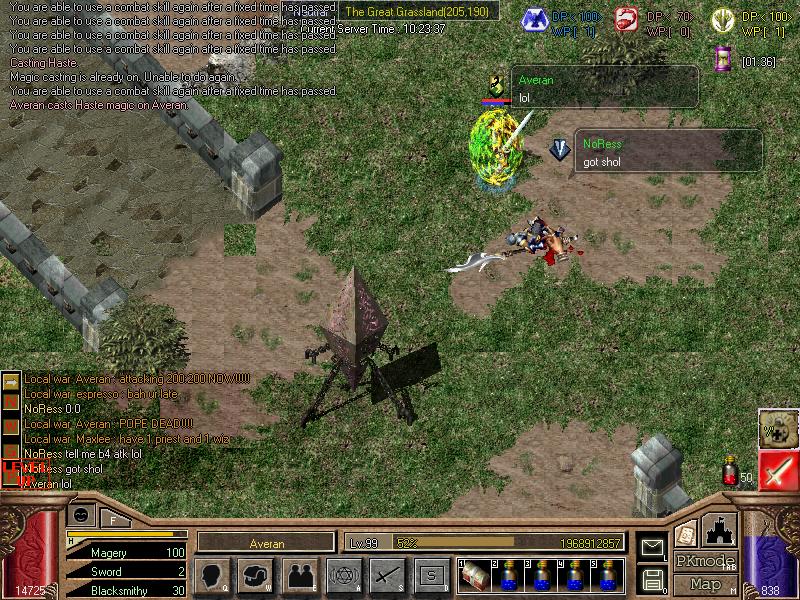Image resolution: width=800 pixels, height=600 pixels.
Task: Open the helmet equipment button
Action: point(257,575)
